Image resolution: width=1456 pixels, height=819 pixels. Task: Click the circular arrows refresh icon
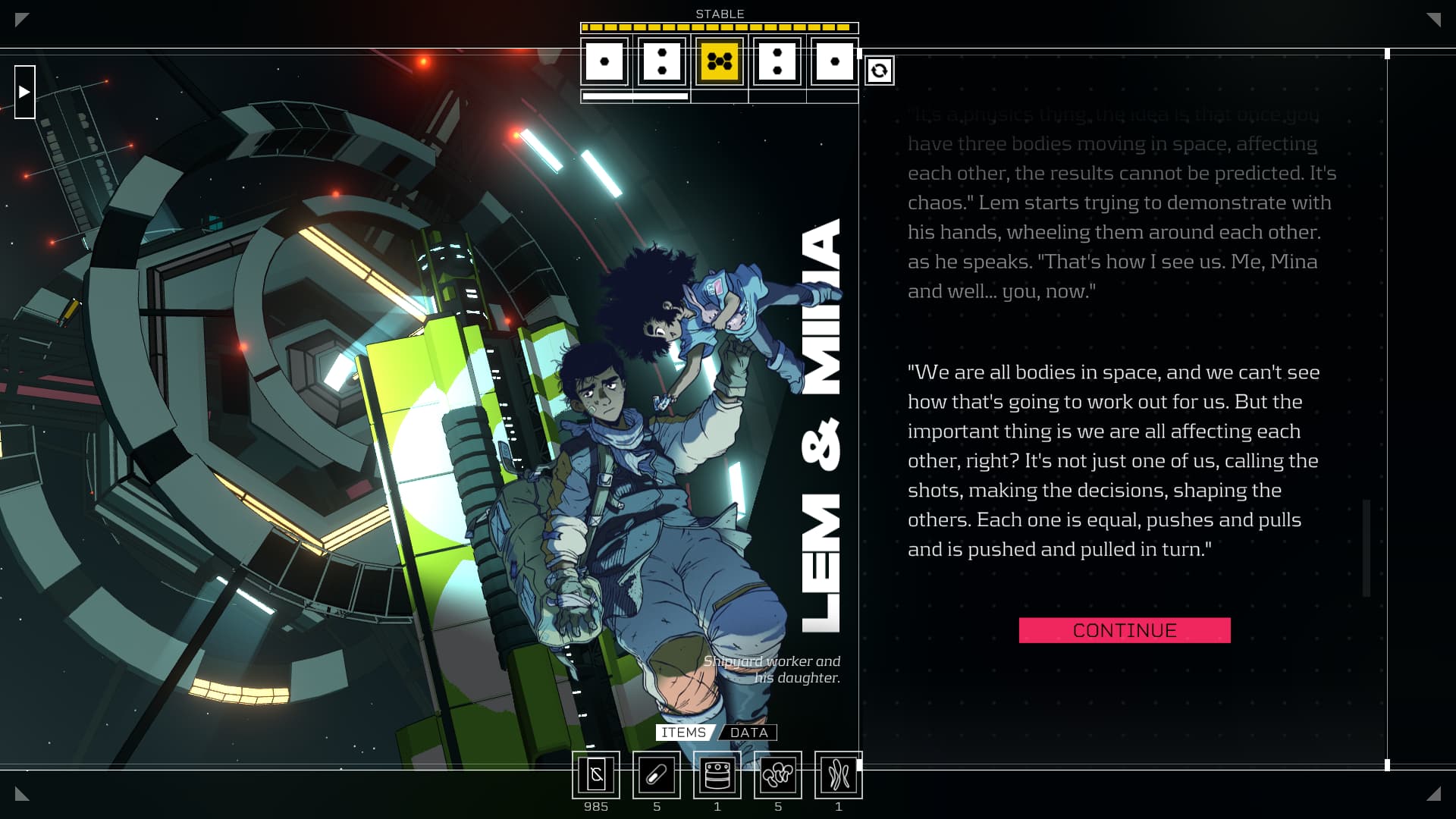pos(879,71)
